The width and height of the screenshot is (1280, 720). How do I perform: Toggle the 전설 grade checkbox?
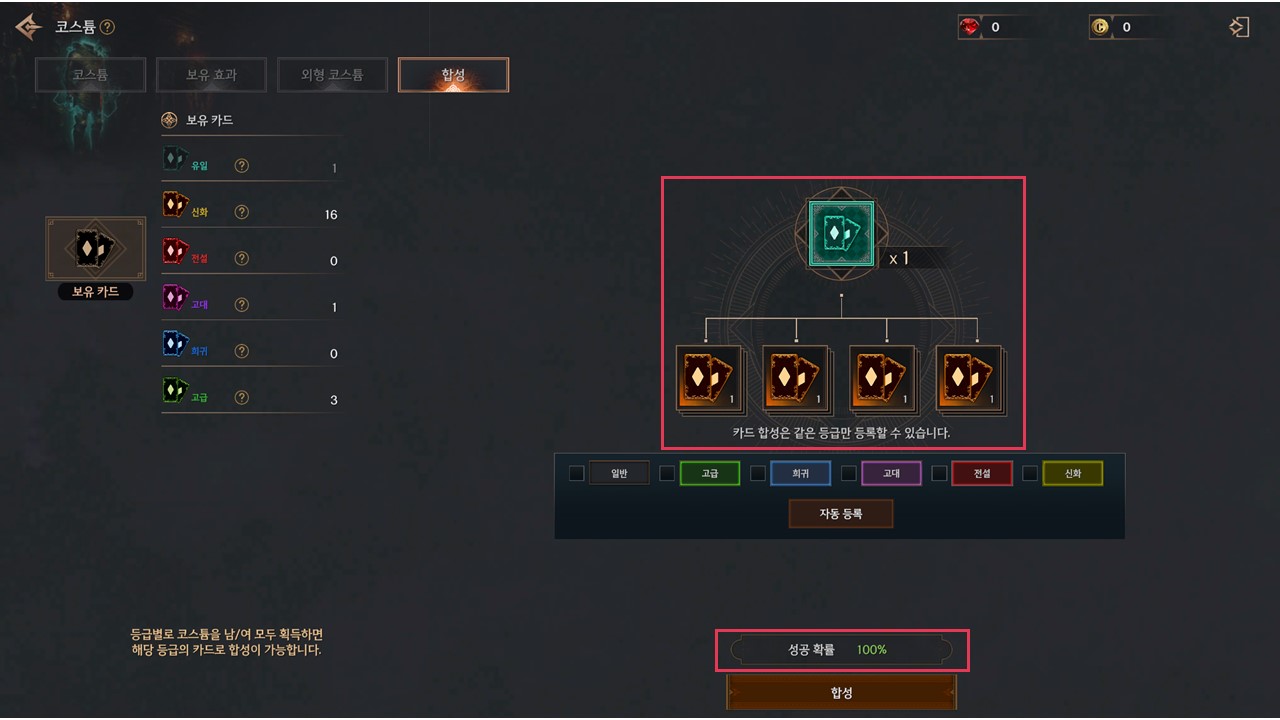click(939, 473)
